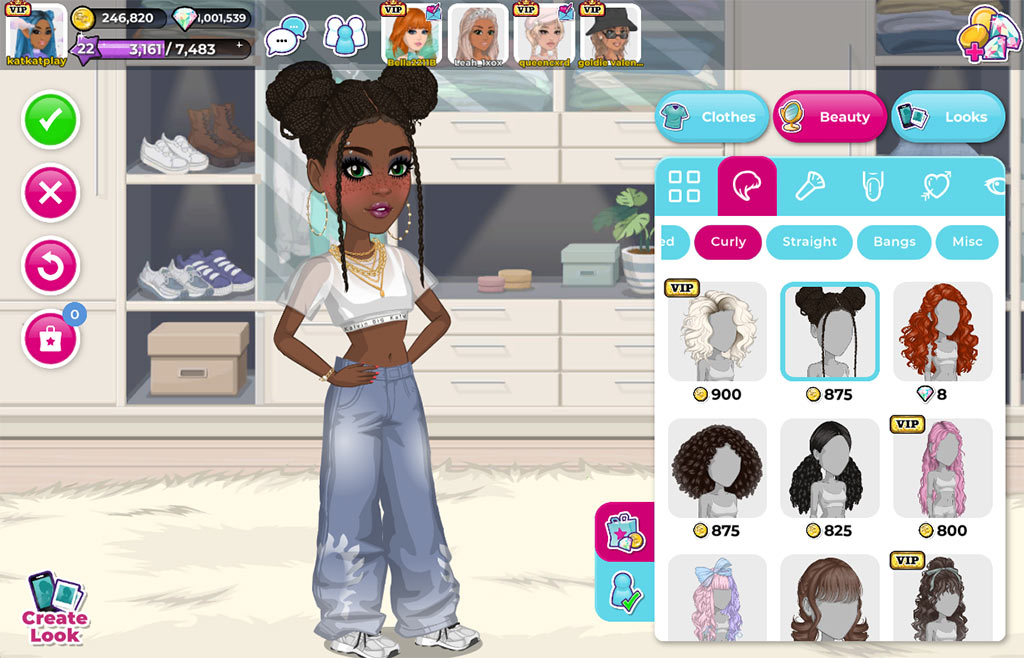View Bella2211B's profile avatar
The width and height of the screenshot is (1024, 658).
point(412,35)
